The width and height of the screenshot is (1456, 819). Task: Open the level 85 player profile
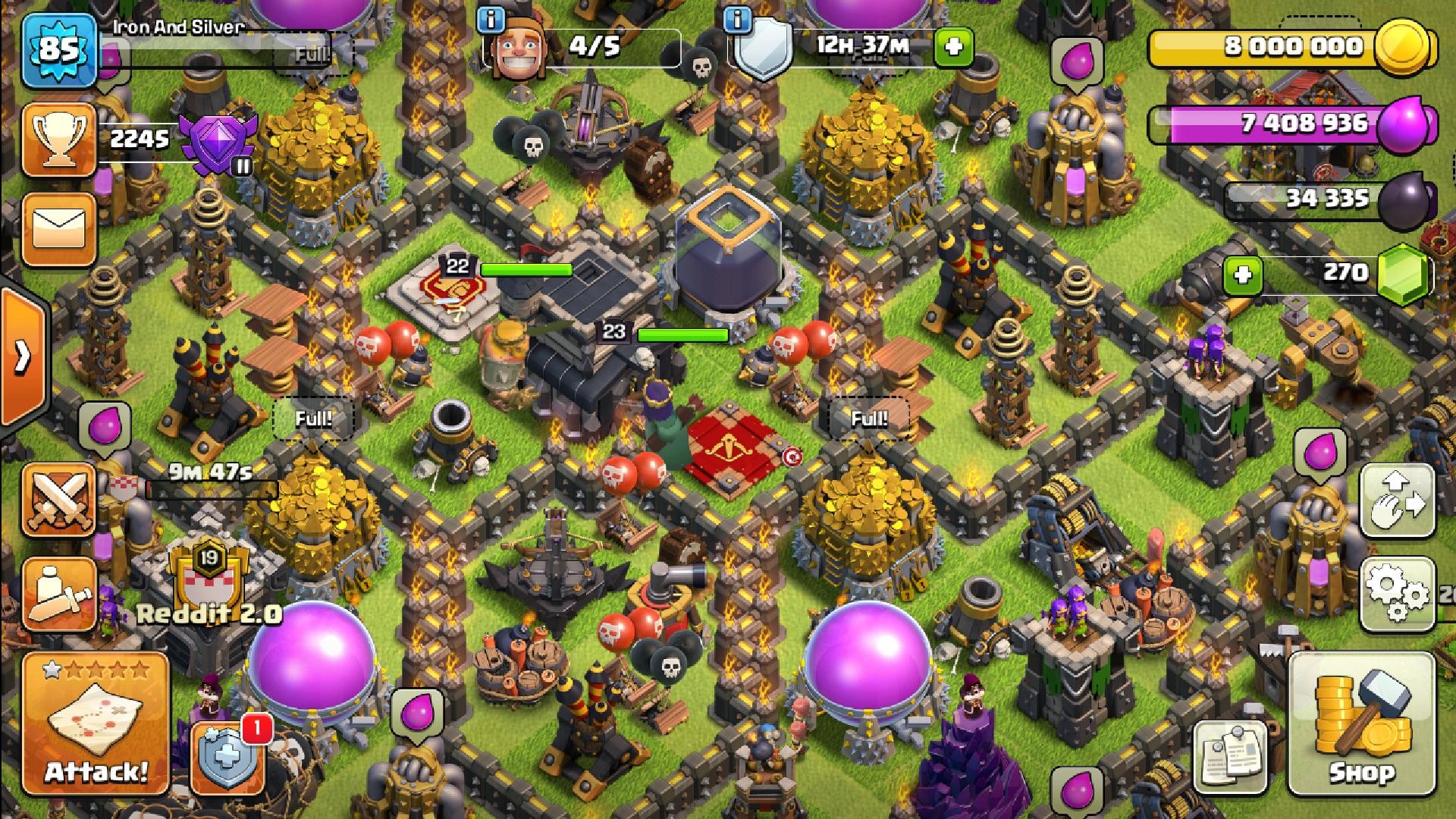[x=59, y=50]
